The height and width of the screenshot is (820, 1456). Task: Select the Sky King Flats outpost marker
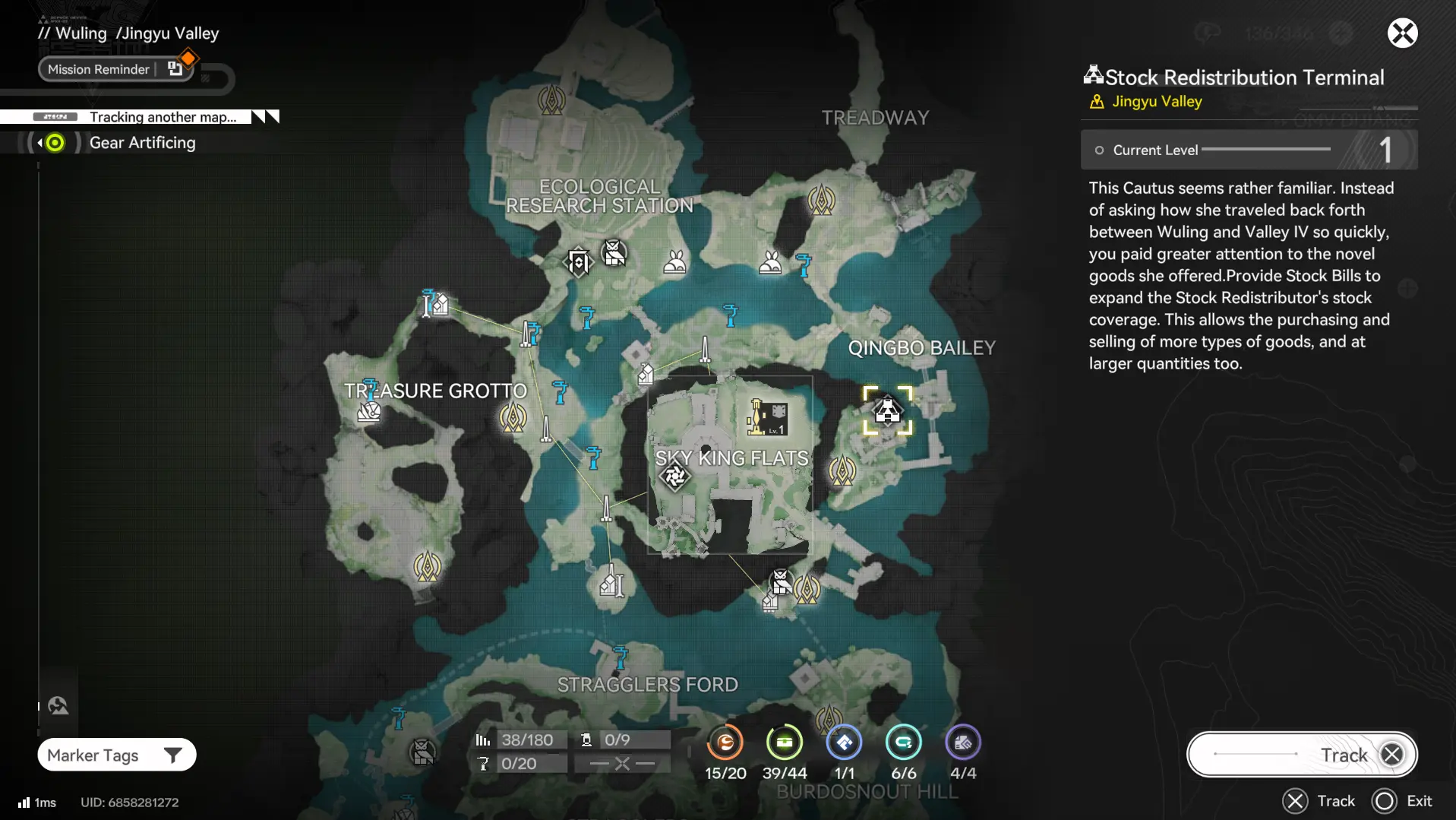[768, 417]
